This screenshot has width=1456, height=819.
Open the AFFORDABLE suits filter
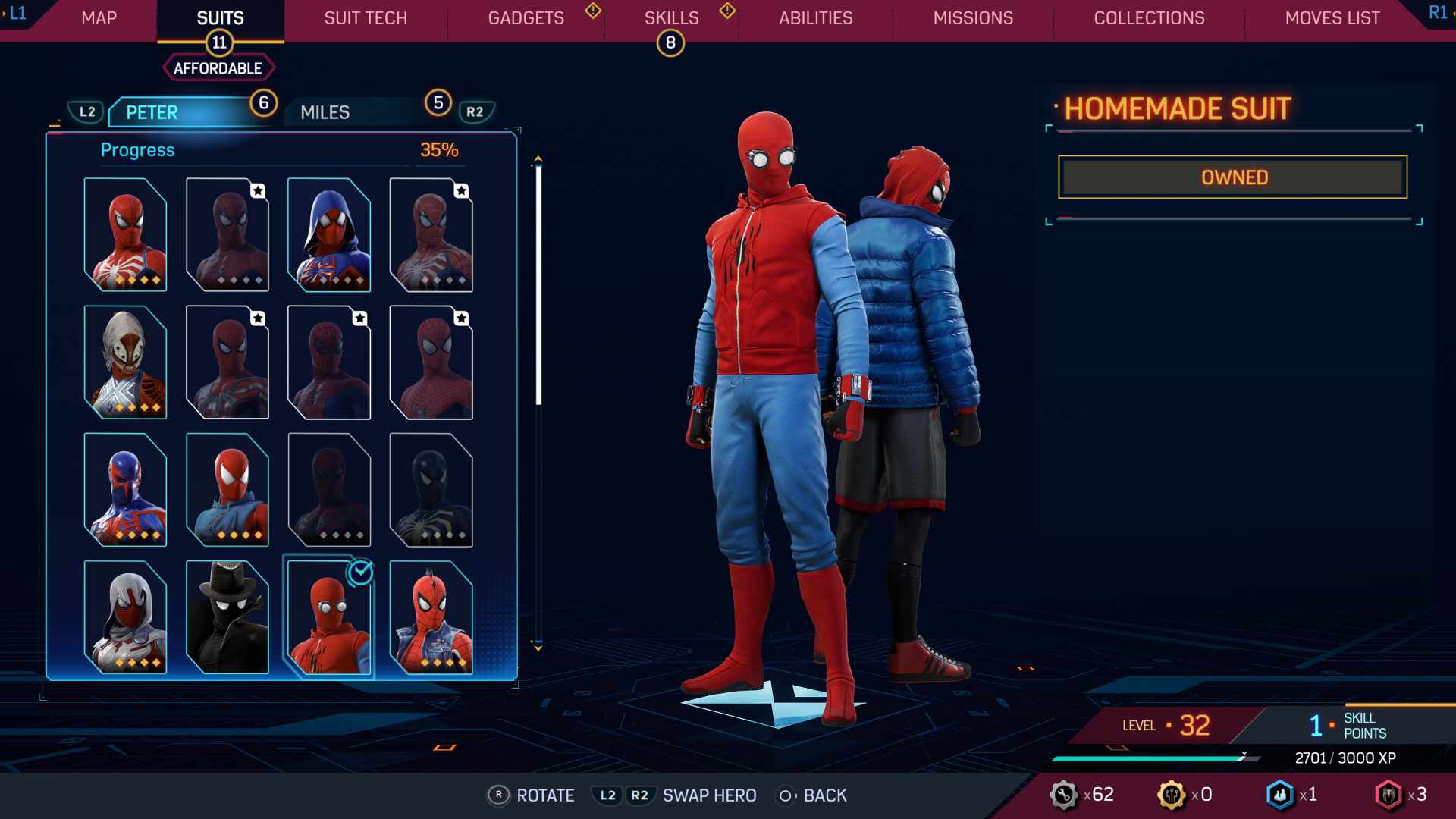pos(218,67)
